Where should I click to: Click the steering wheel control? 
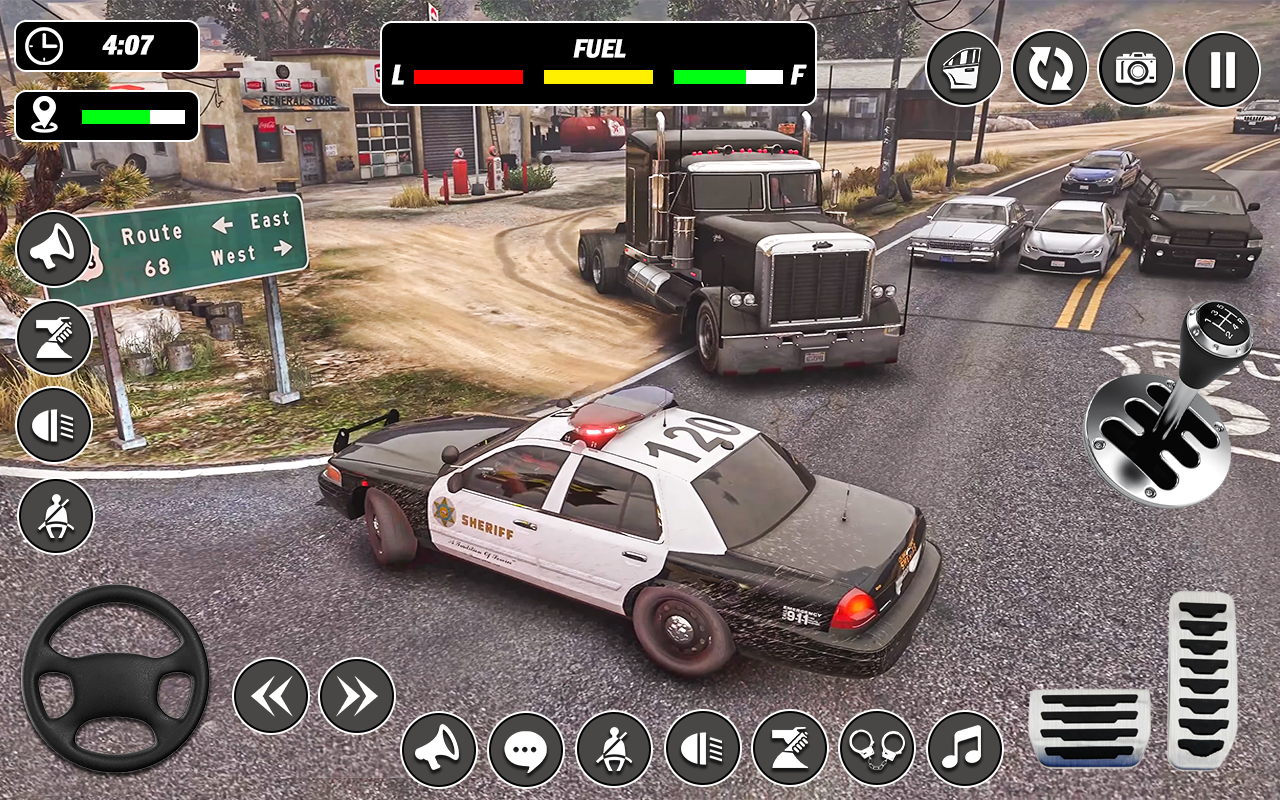click(115, 679)
